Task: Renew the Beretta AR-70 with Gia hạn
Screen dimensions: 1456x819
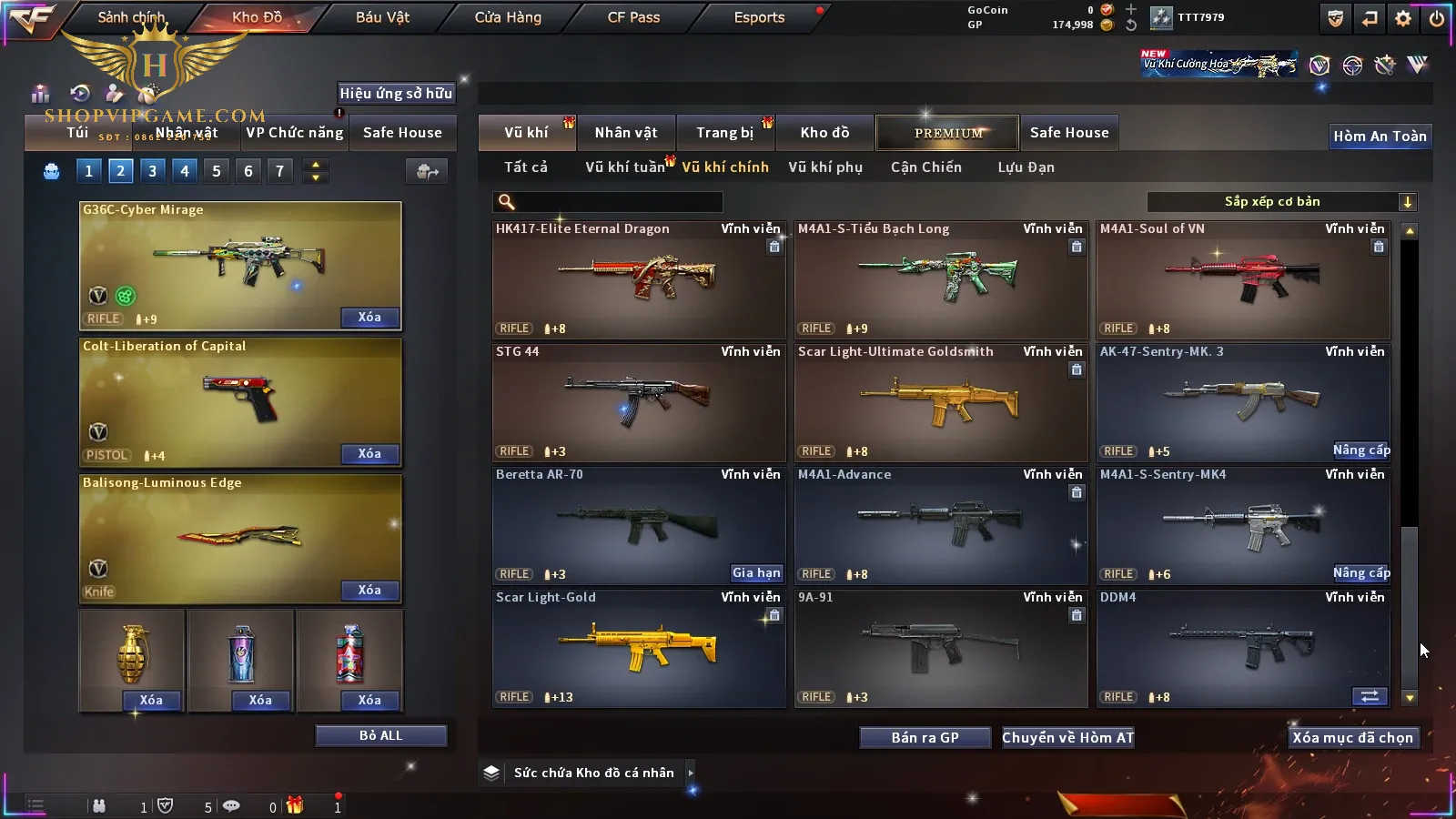Action: pos(756,573)
